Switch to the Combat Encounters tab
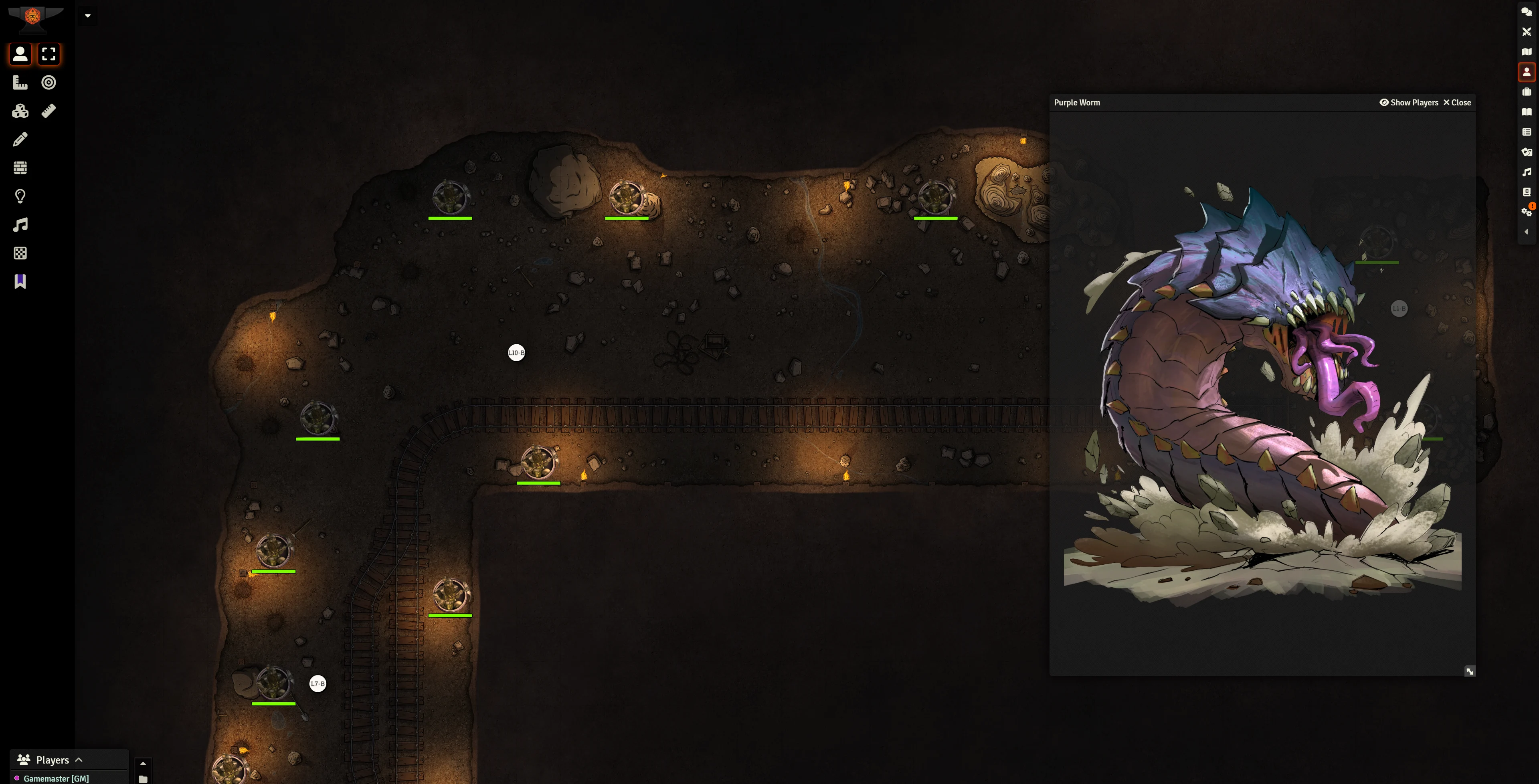The height and width of the screenshot is (784, 1539). click(1526, 32)
